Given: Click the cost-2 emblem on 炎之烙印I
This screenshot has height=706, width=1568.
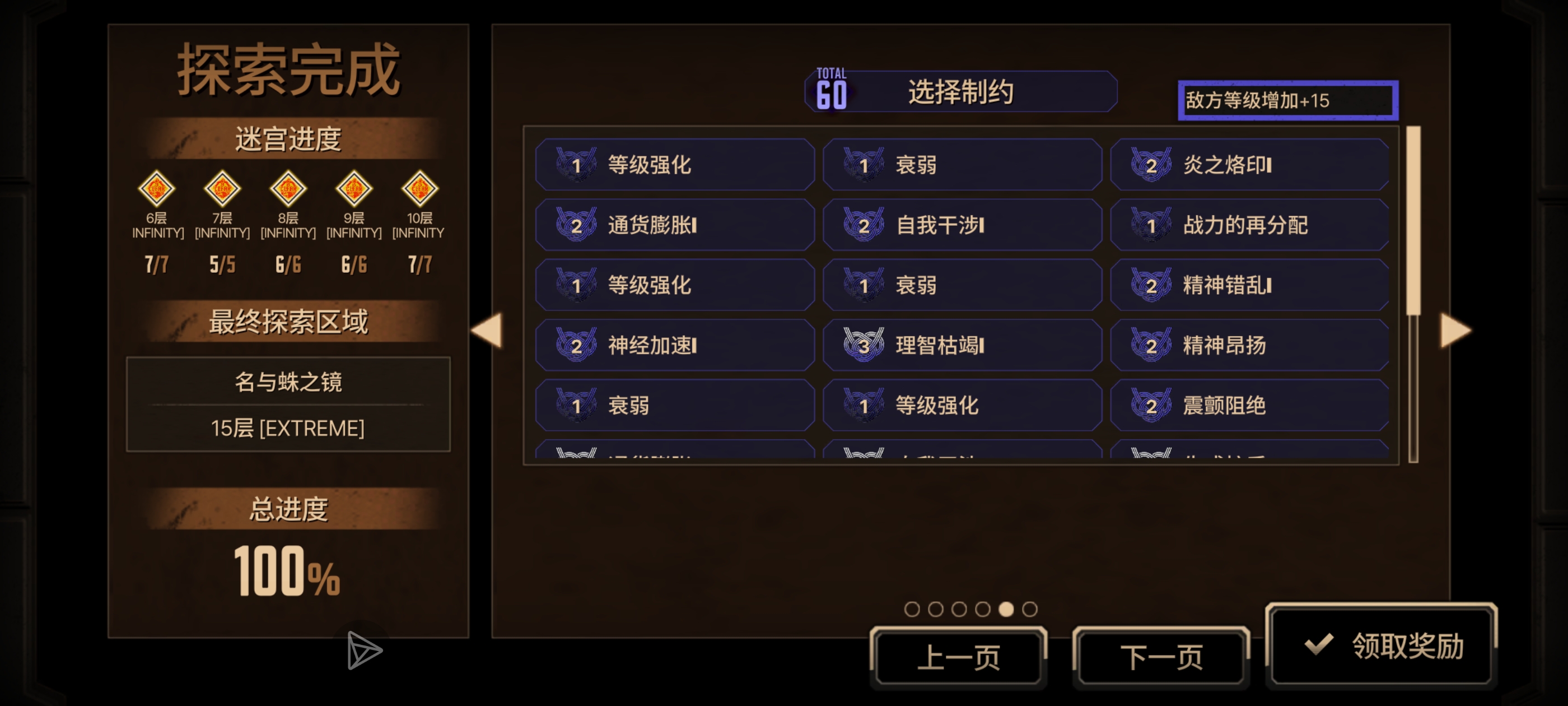Looking at the screenshot, I should coord(1154,165).
